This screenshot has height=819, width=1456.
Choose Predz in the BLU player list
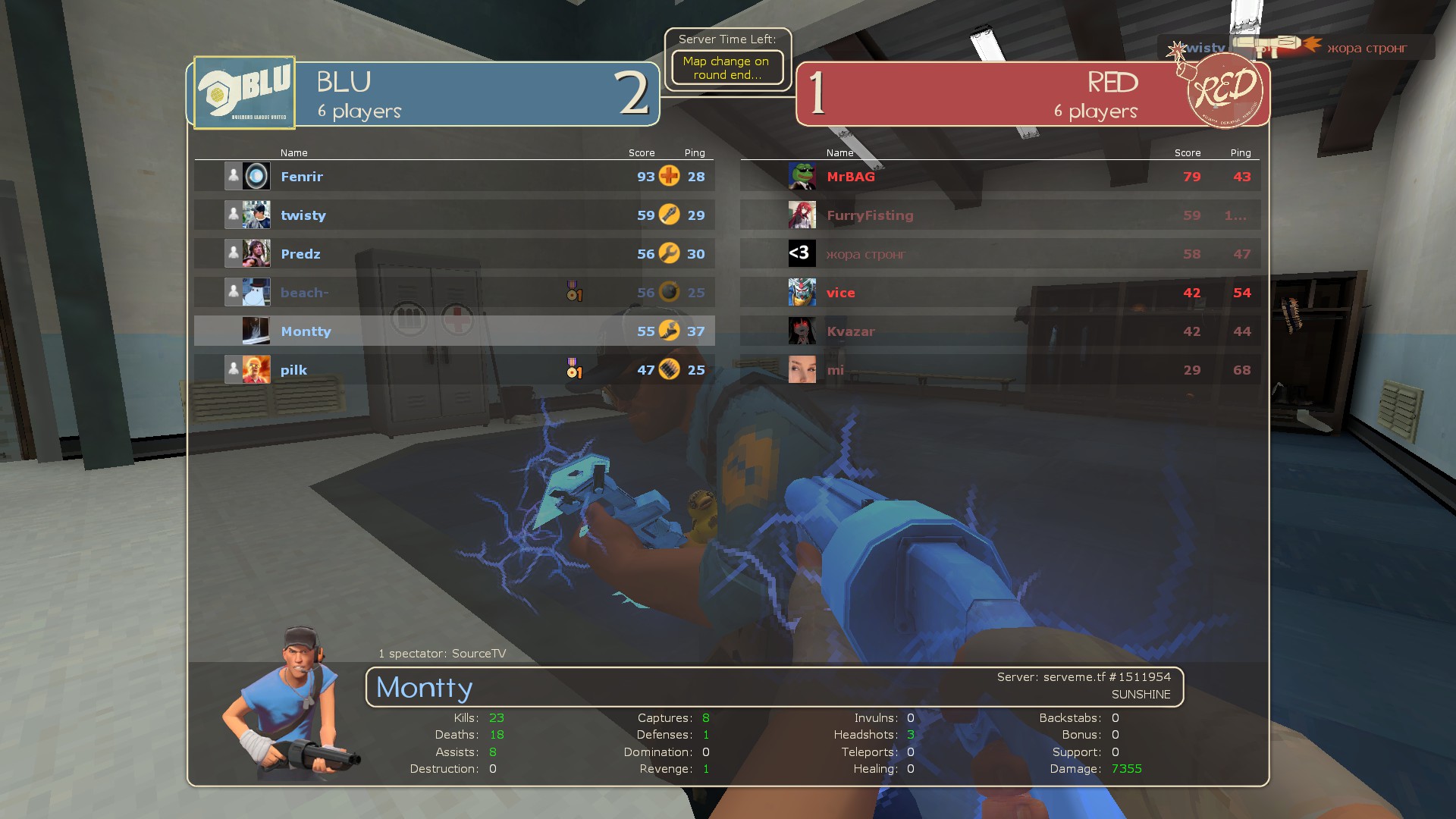[453, 254]
